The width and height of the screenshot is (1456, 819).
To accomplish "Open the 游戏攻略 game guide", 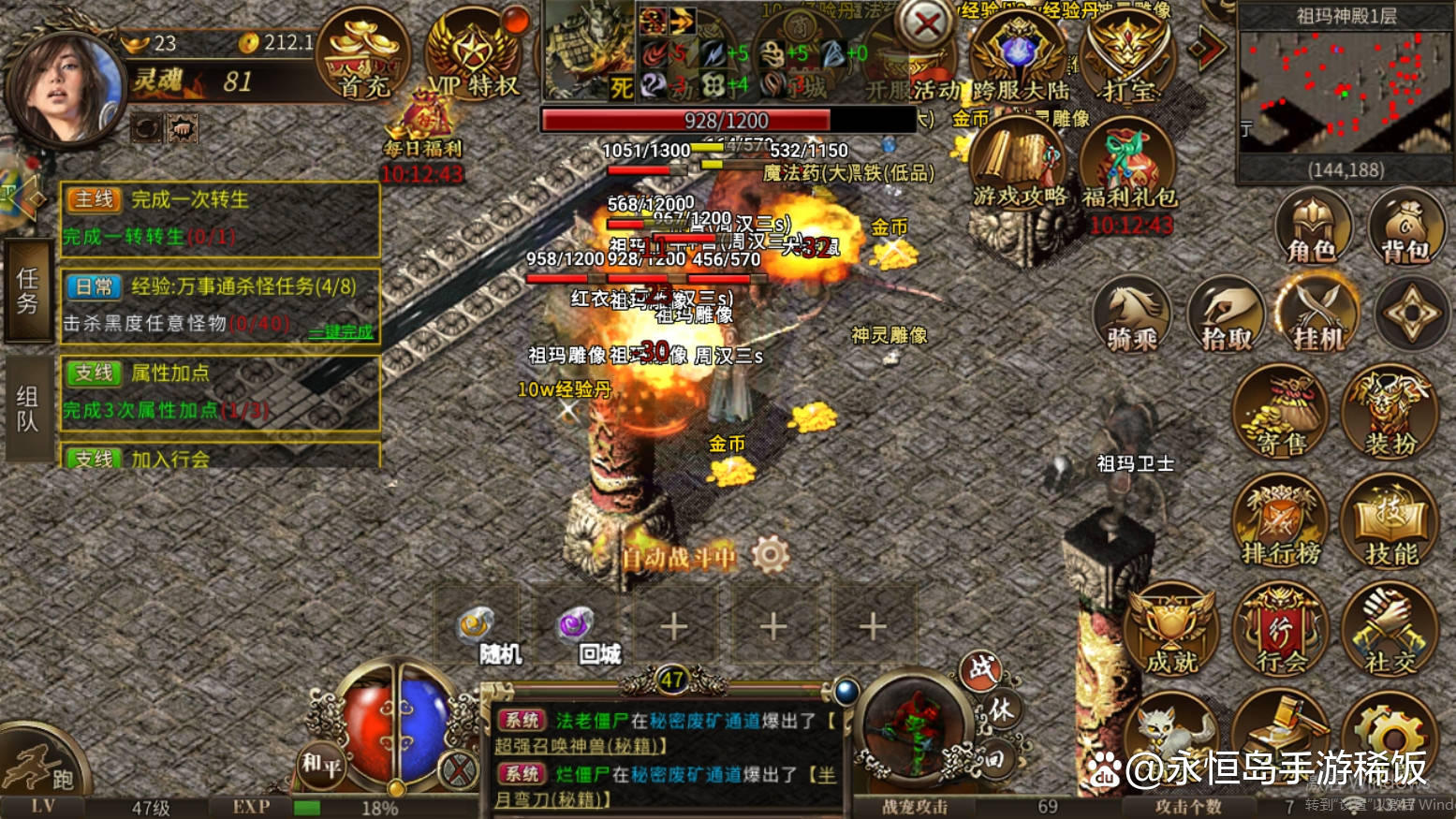I will coord(1019,168).
